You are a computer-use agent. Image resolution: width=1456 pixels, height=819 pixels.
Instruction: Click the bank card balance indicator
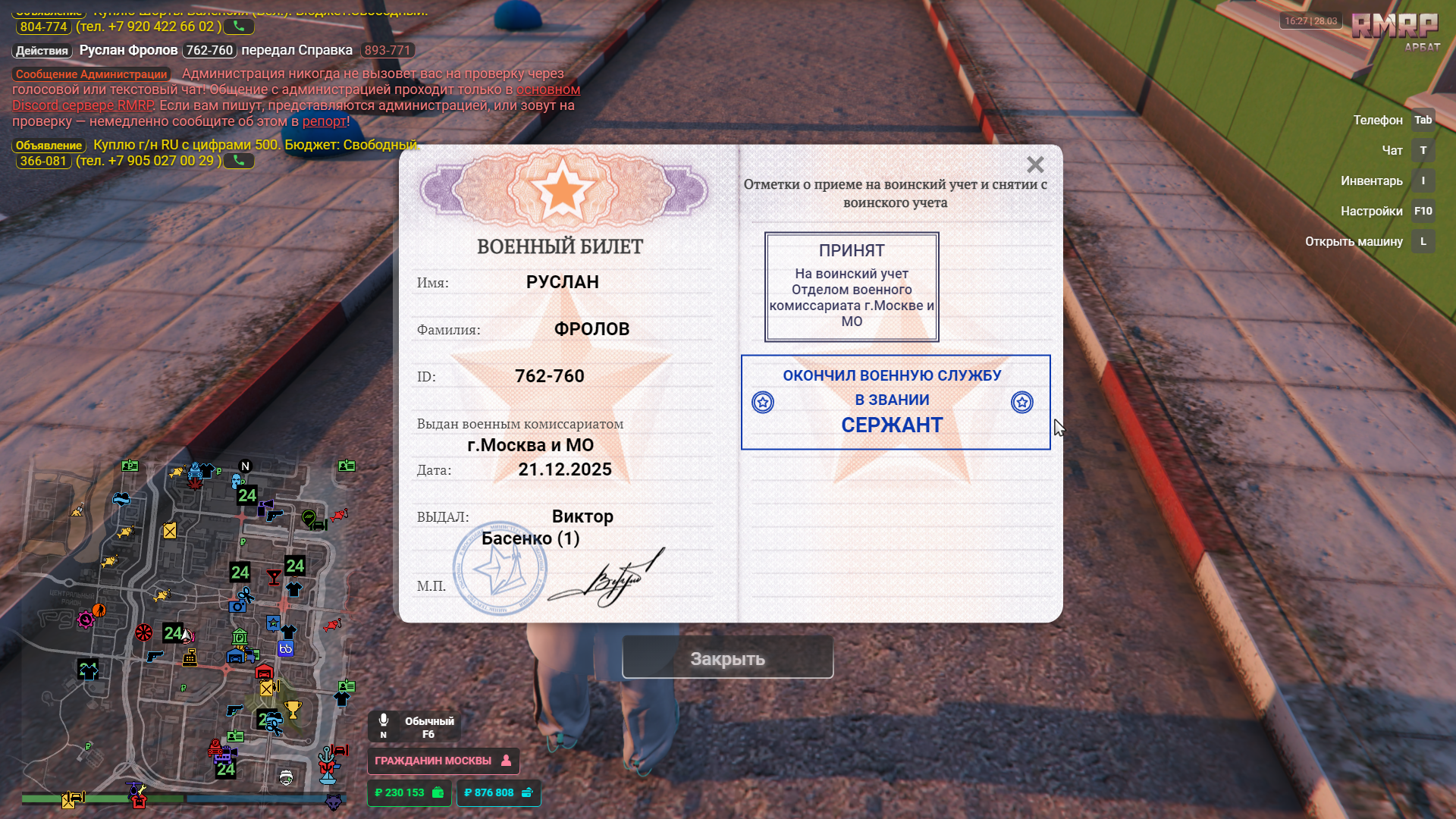pyautogui.click(x=498, y=792)
